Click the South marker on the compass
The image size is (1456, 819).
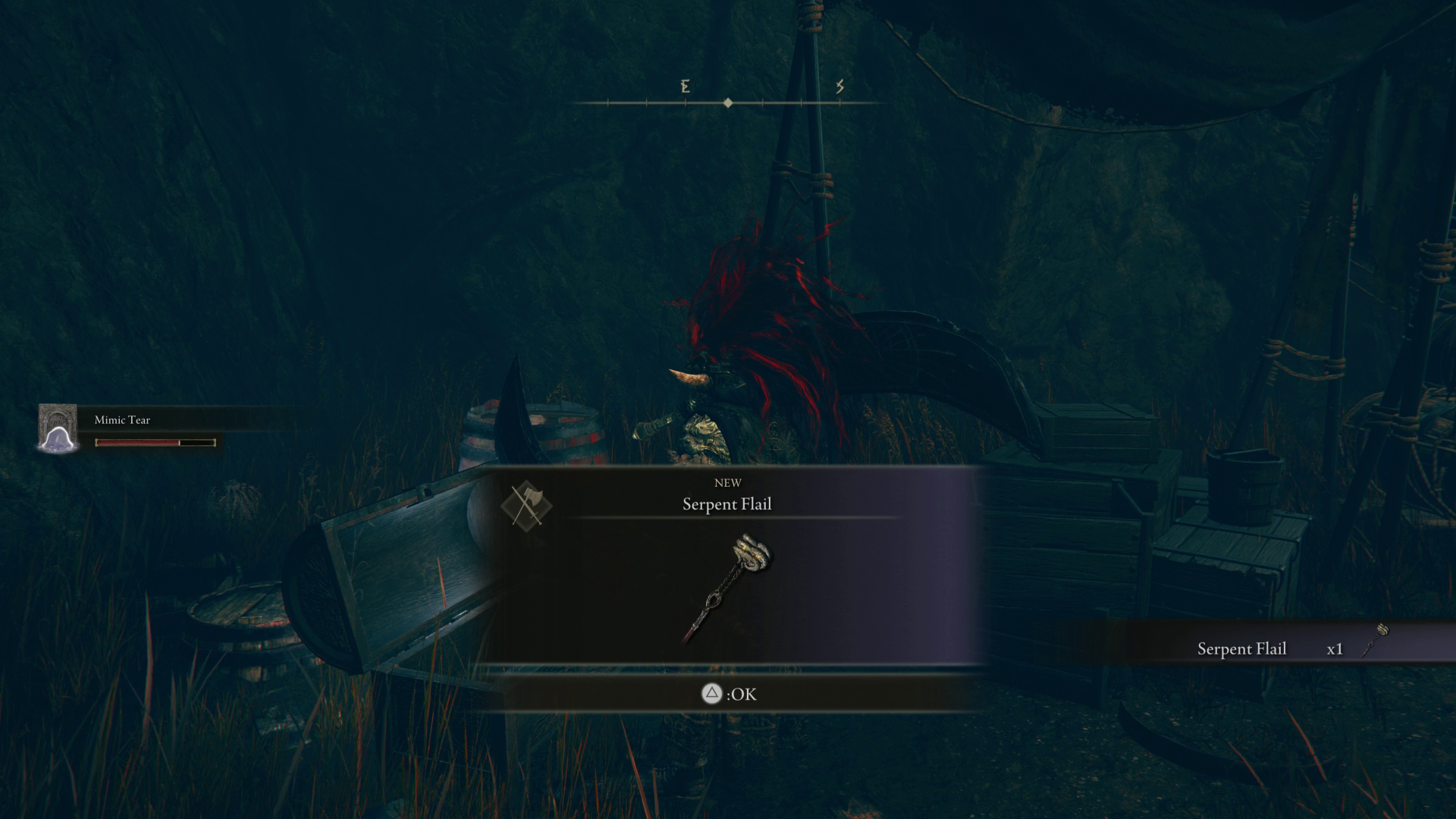point(840,88)
